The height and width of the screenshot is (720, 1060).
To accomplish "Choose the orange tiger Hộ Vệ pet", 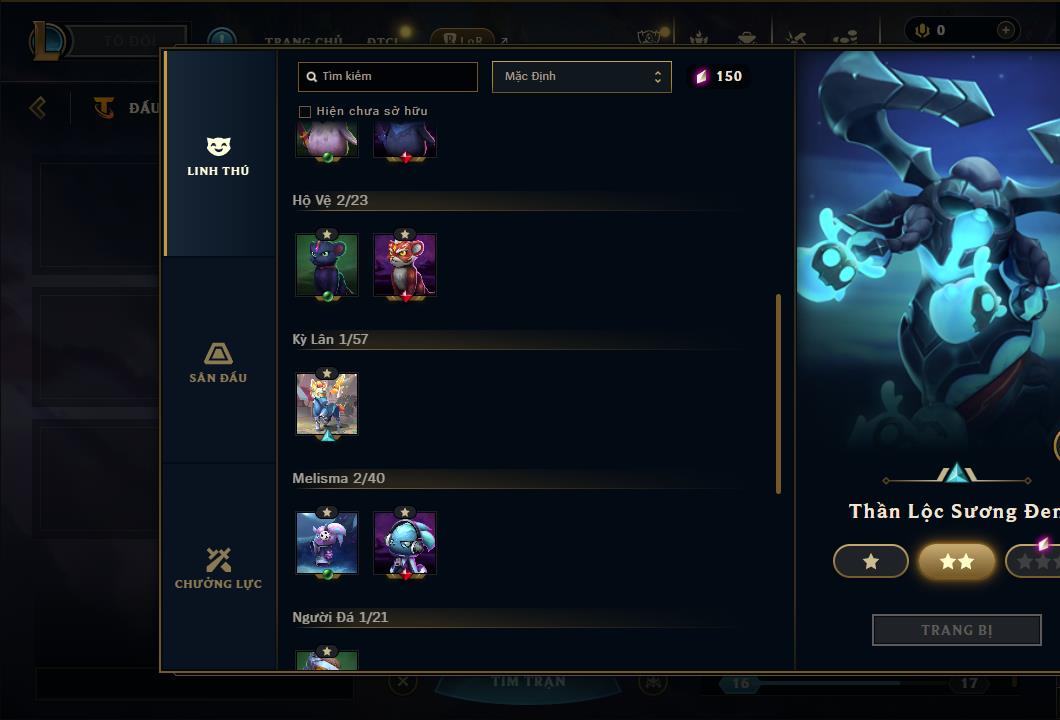I will tap(405, 265).
